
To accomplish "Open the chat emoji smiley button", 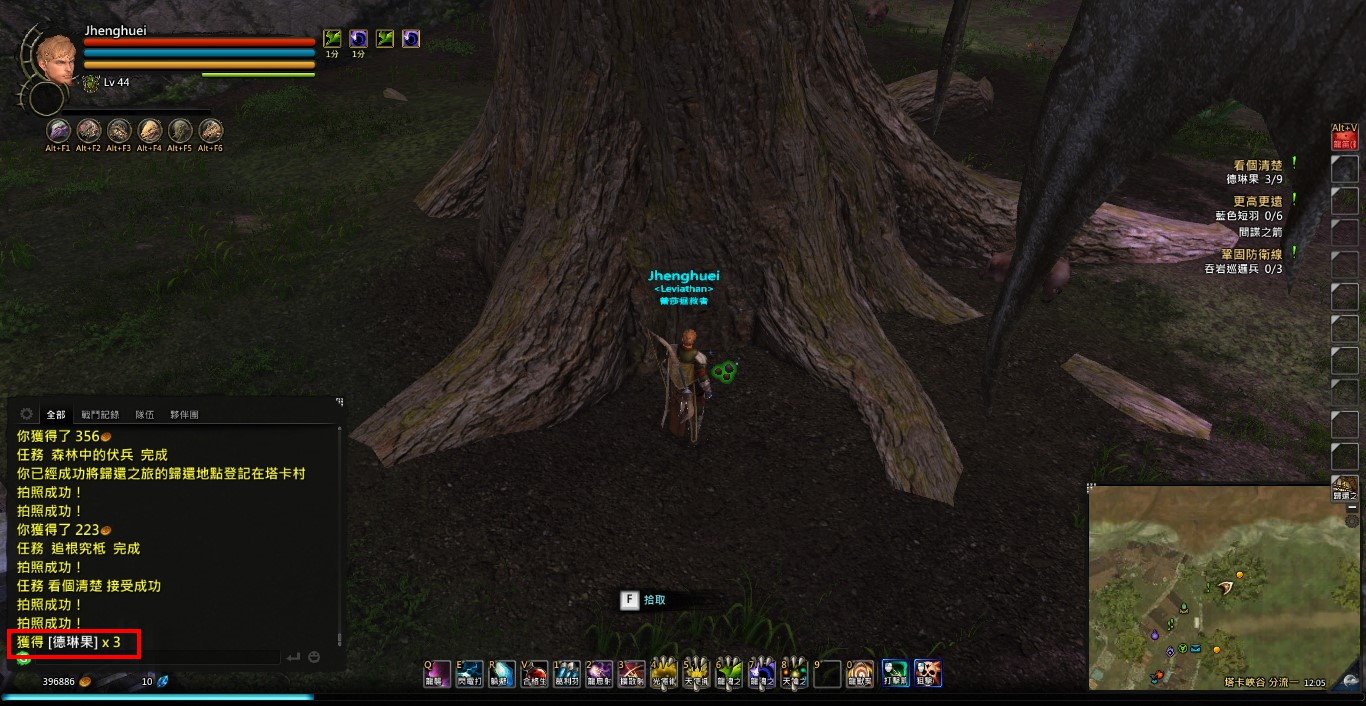I will 314,657.
